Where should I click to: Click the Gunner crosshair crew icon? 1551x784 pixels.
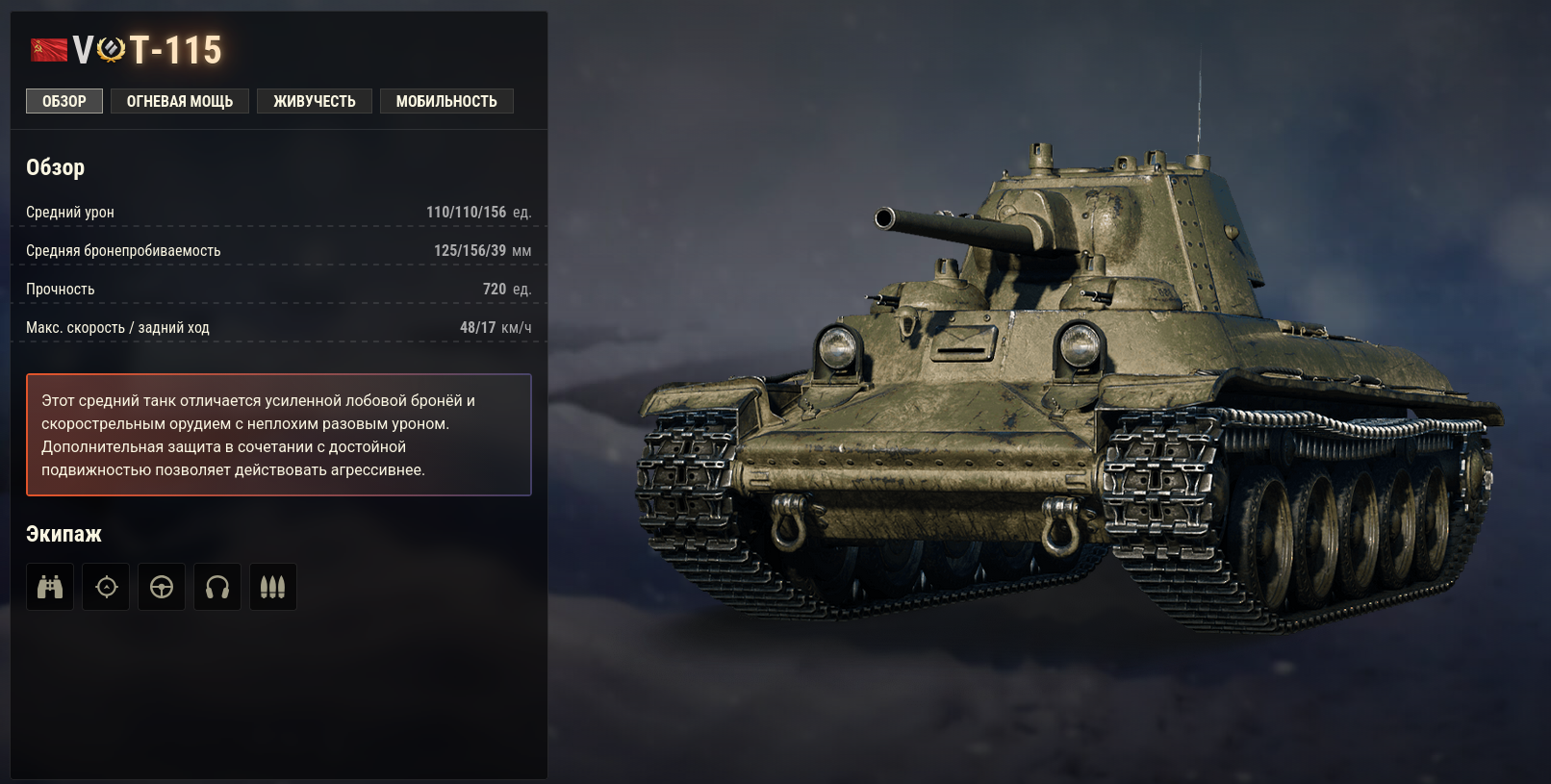tap(106, 587)
